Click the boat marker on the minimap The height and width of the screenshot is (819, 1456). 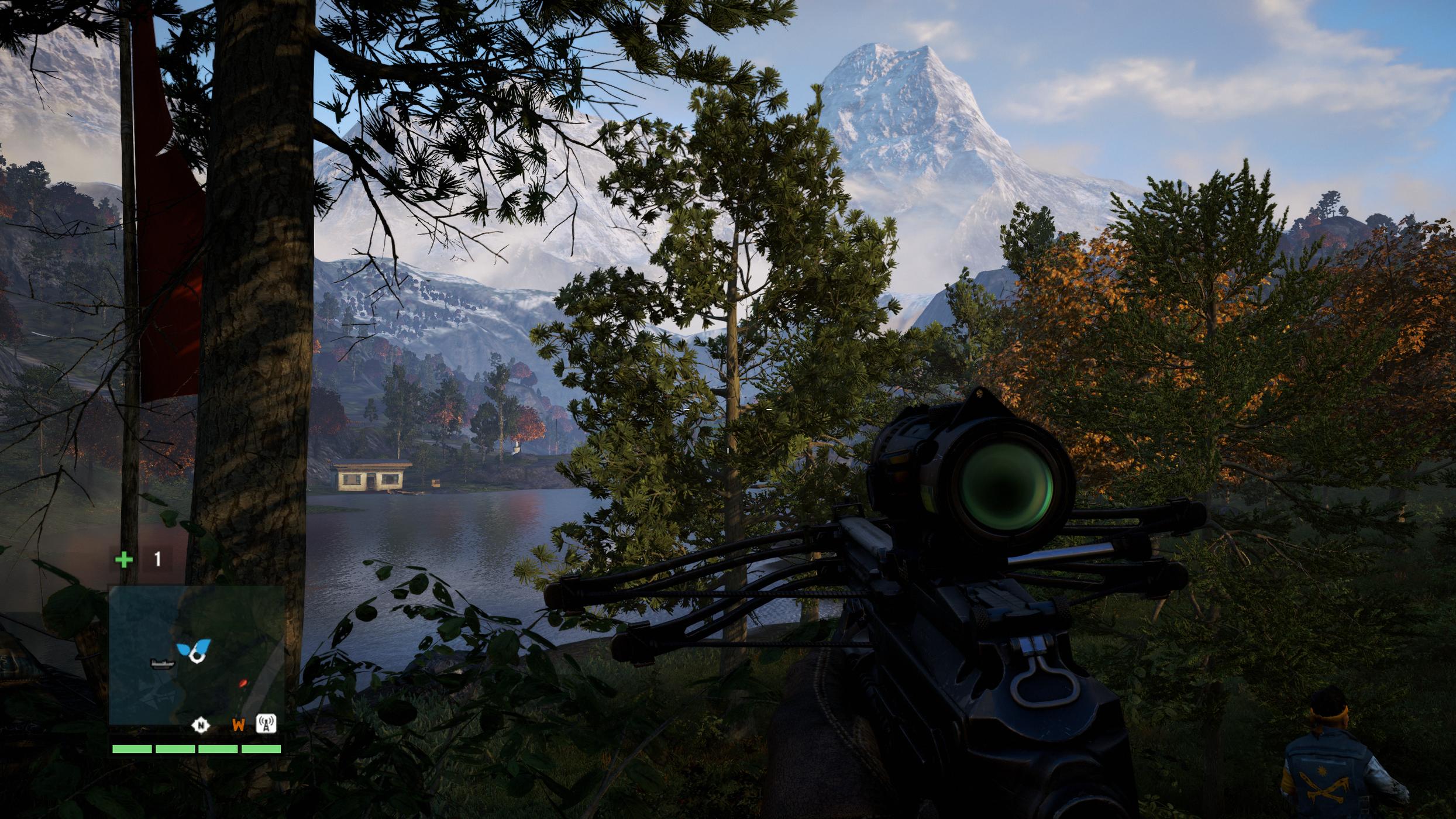[x=162, y=663]
